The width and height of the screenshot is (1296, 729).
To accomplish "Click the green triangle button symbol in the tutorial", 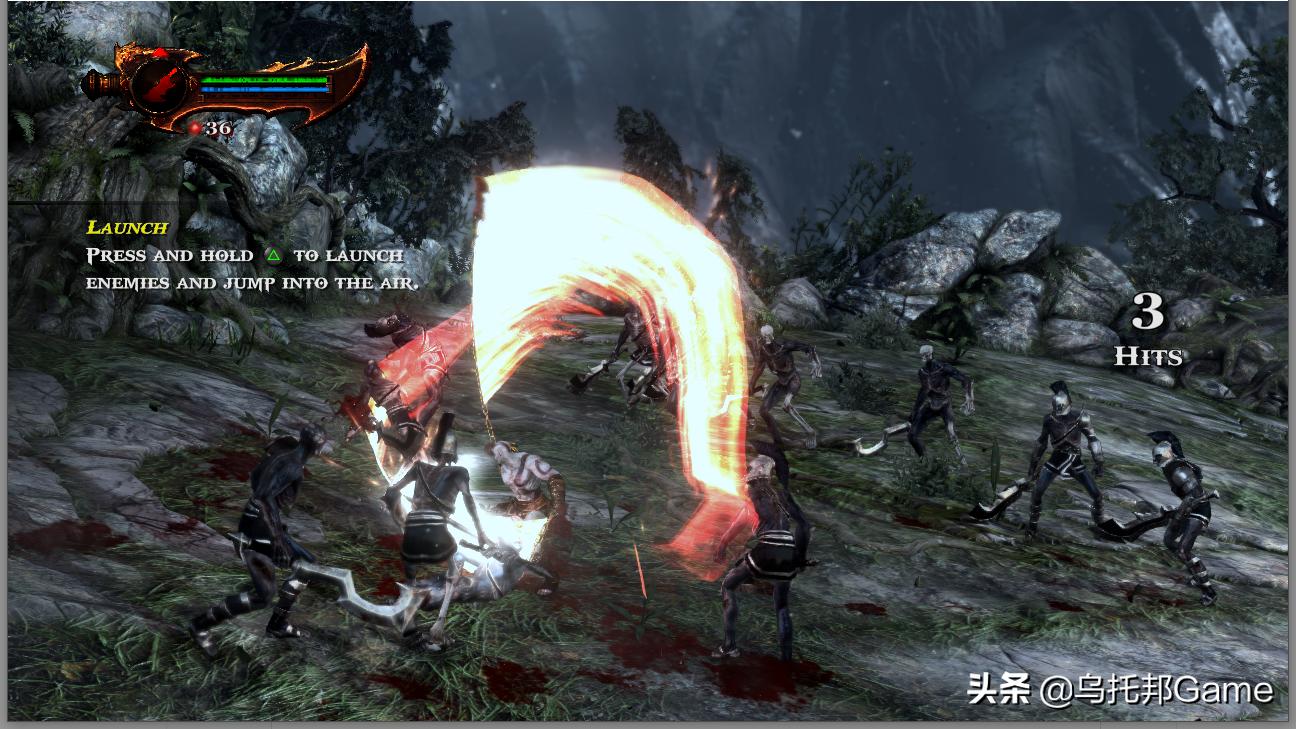I will point(273,255).
